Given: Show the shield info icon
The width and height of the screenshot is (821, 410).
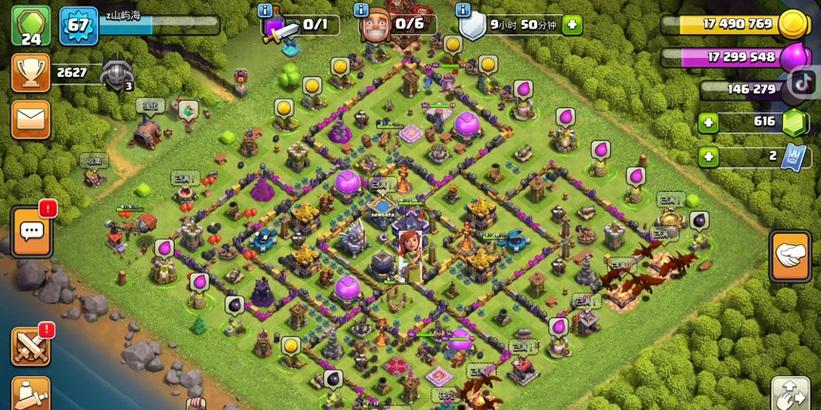Looking at the screenshot, I should pos(463,9).
